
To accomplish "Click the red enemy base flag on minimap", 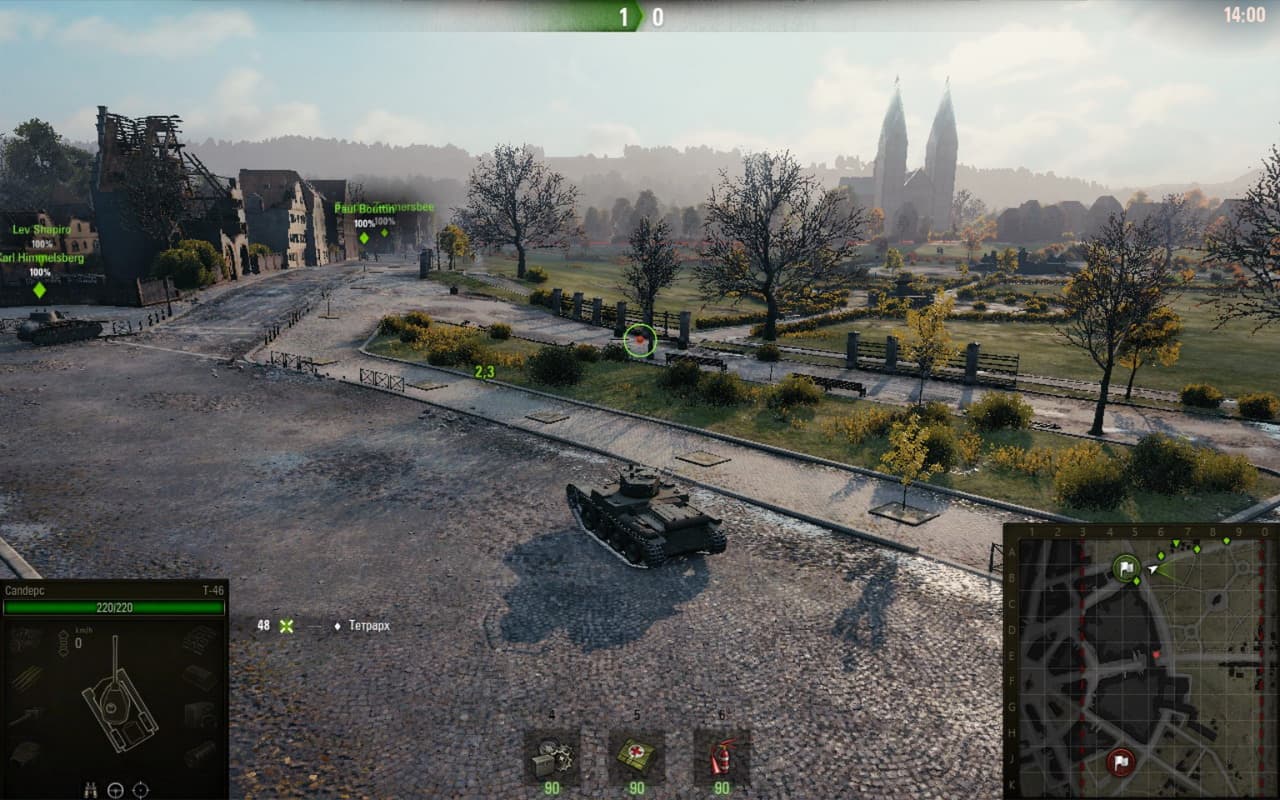I will [x=1120, y=762].
